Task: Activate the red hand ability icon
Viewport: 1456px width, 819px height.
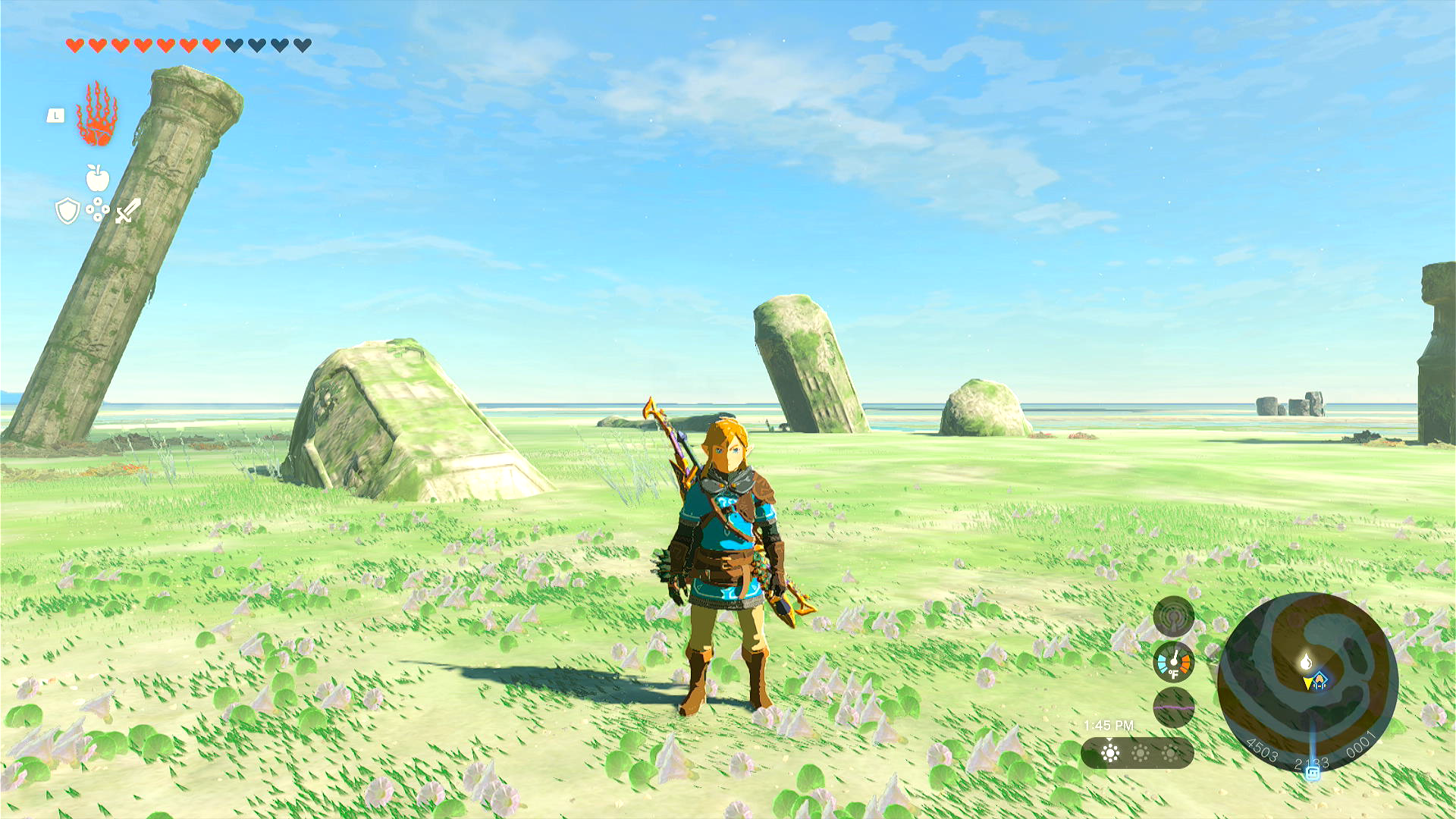Action: pos(96,115)
